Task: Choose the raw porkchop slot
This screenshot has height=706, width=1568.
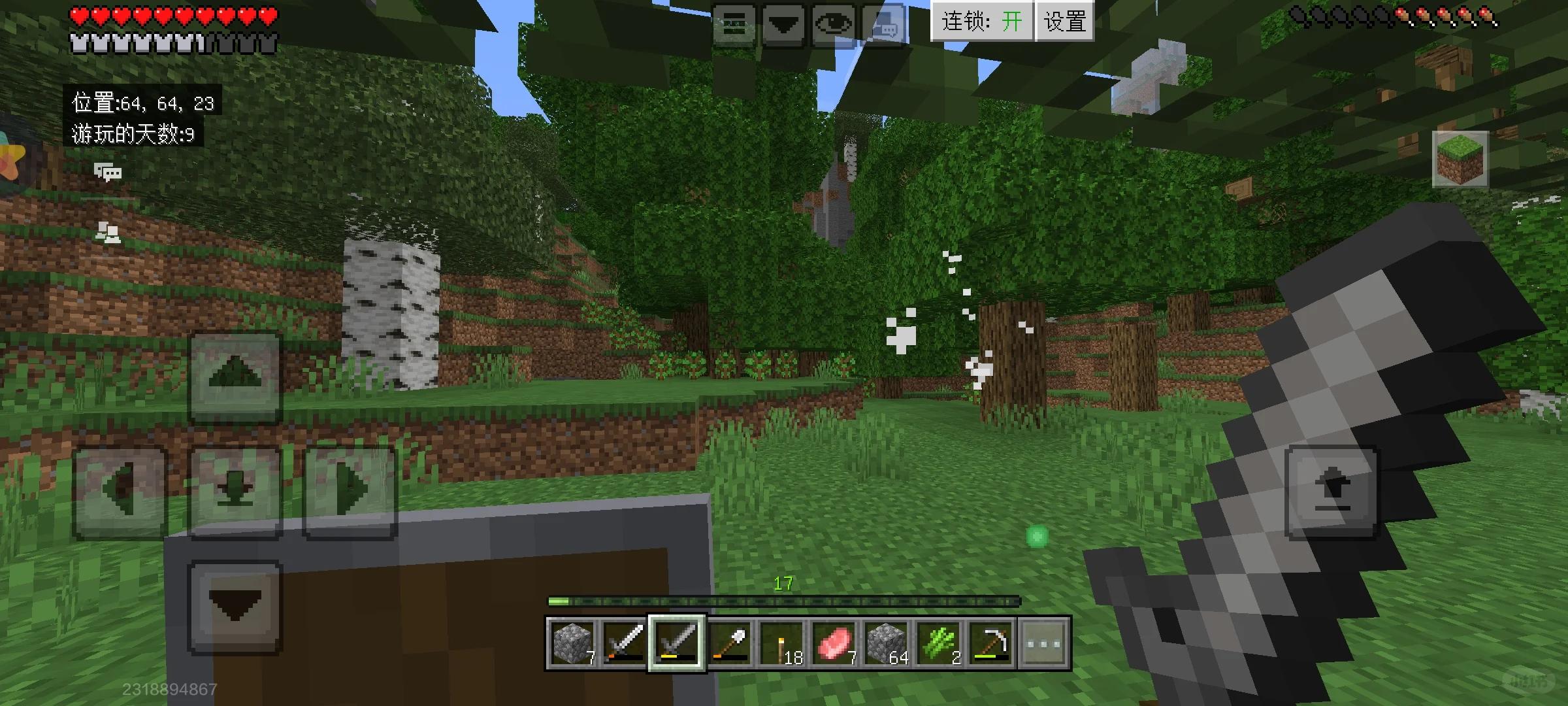Action: [834, 643]
